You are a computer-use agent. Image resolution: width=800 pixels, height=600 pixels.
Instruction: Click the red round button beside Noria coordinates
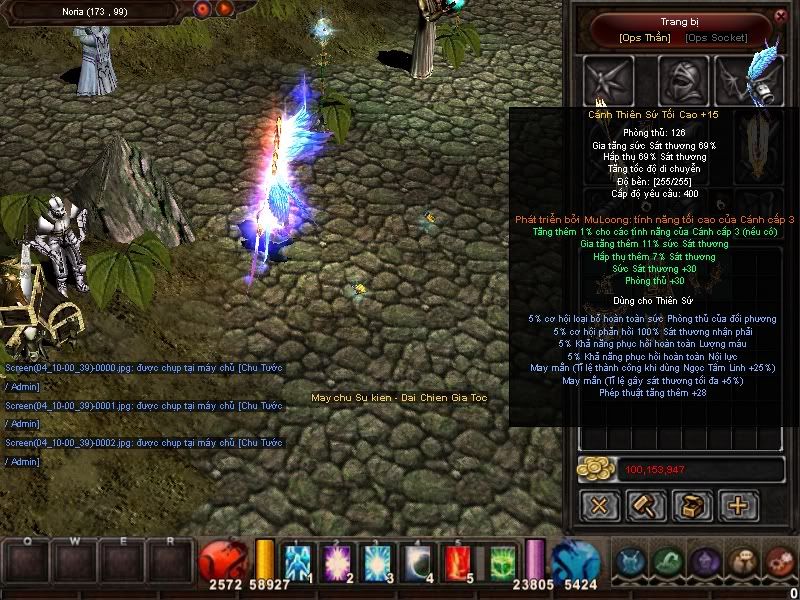tap(204, 10)
